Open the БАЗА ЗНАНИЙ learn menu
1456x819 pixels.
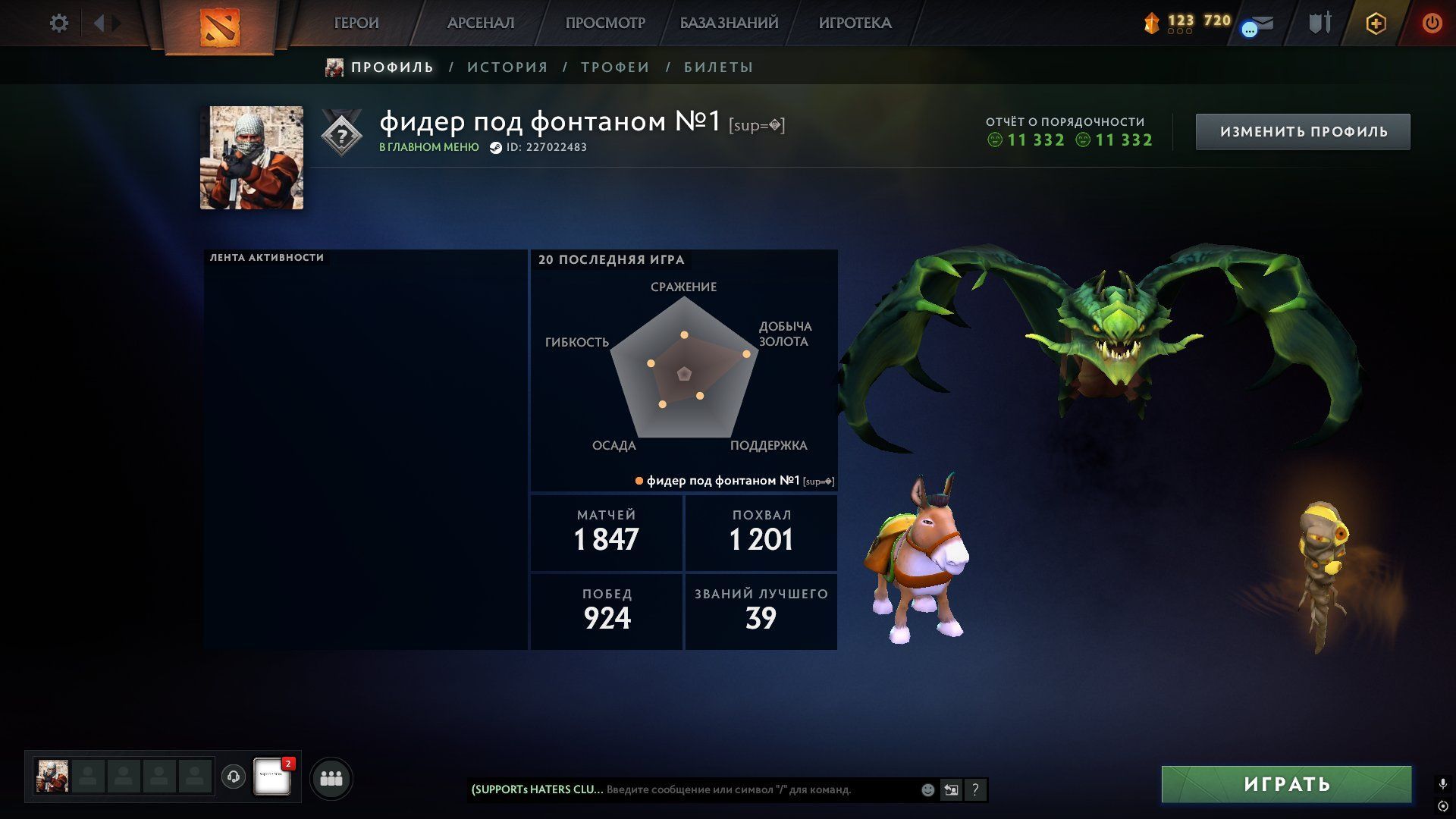pos(729,24)
